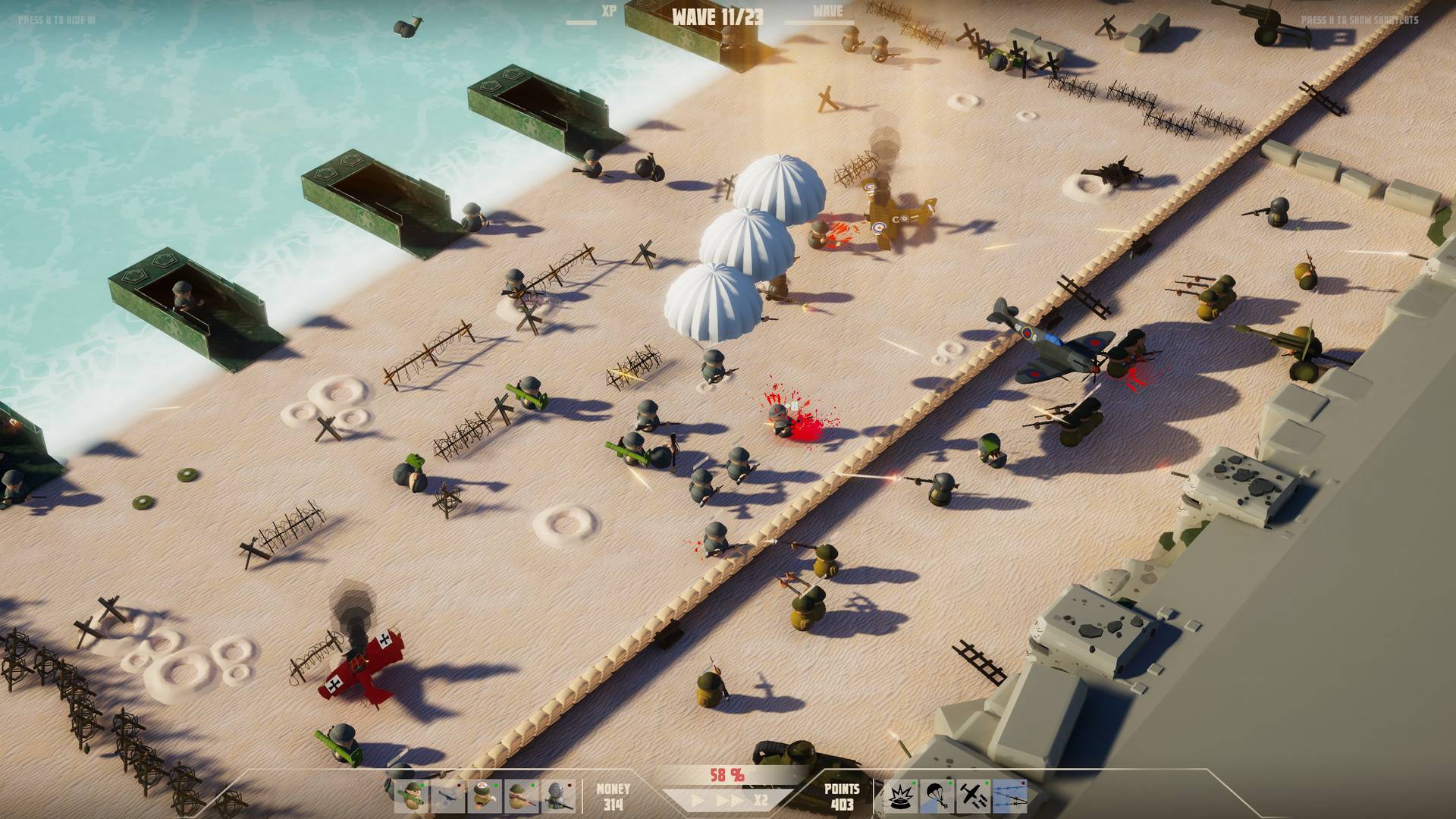This screenshot has height=819, width=1456.
Task: Place the barbed wire obstacle
Action: (1010, 796)
